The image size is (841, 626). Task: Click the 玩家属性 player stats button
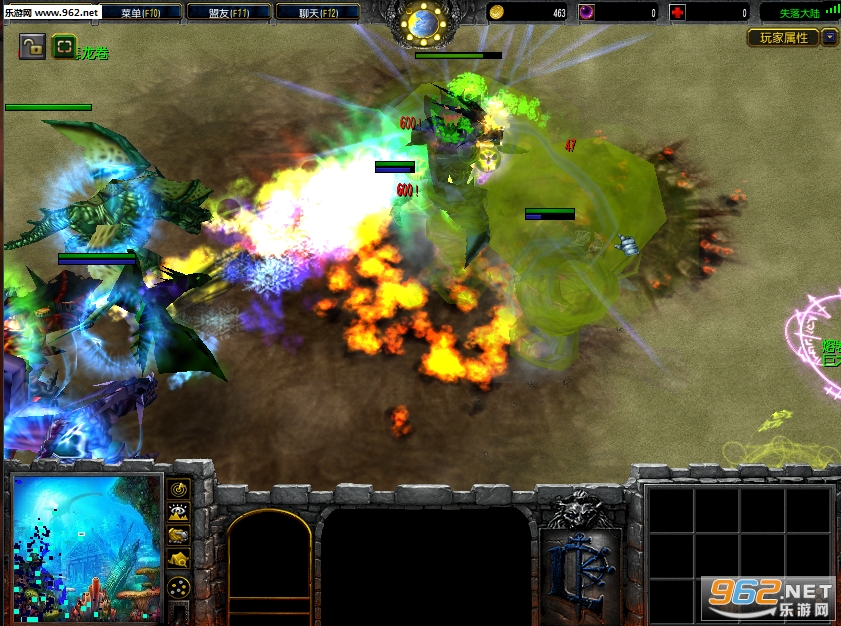pyautogui.click(x=783, y=38)
